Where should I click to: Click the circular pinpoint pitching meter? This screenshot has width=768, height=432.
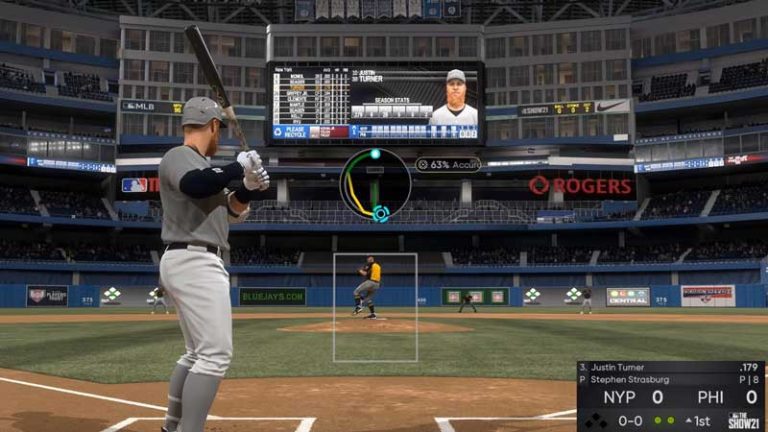[x=375, y=184]
